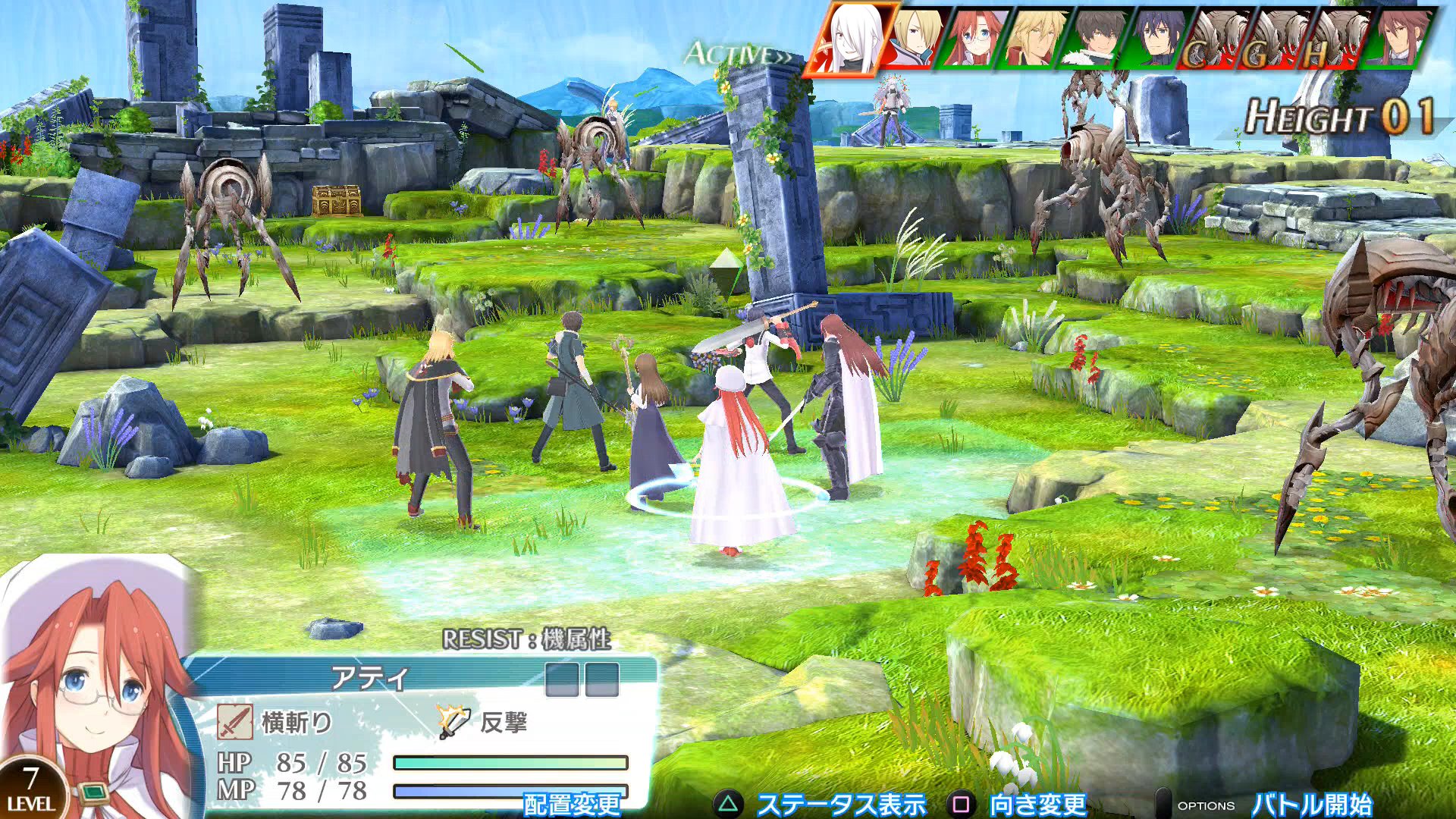Select the active white-haired turn portrait
Image resolution: width=1456 pixels, height=819 pixels.
pos(850,39)
